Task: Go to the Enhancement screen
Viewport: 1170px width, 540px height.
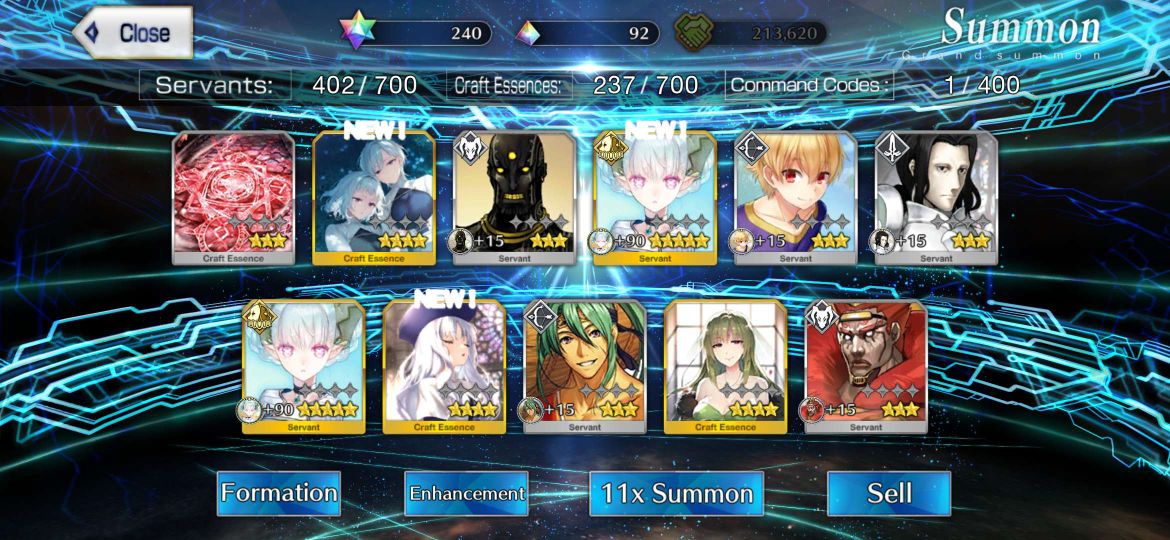Action: (x=466, y=493)
